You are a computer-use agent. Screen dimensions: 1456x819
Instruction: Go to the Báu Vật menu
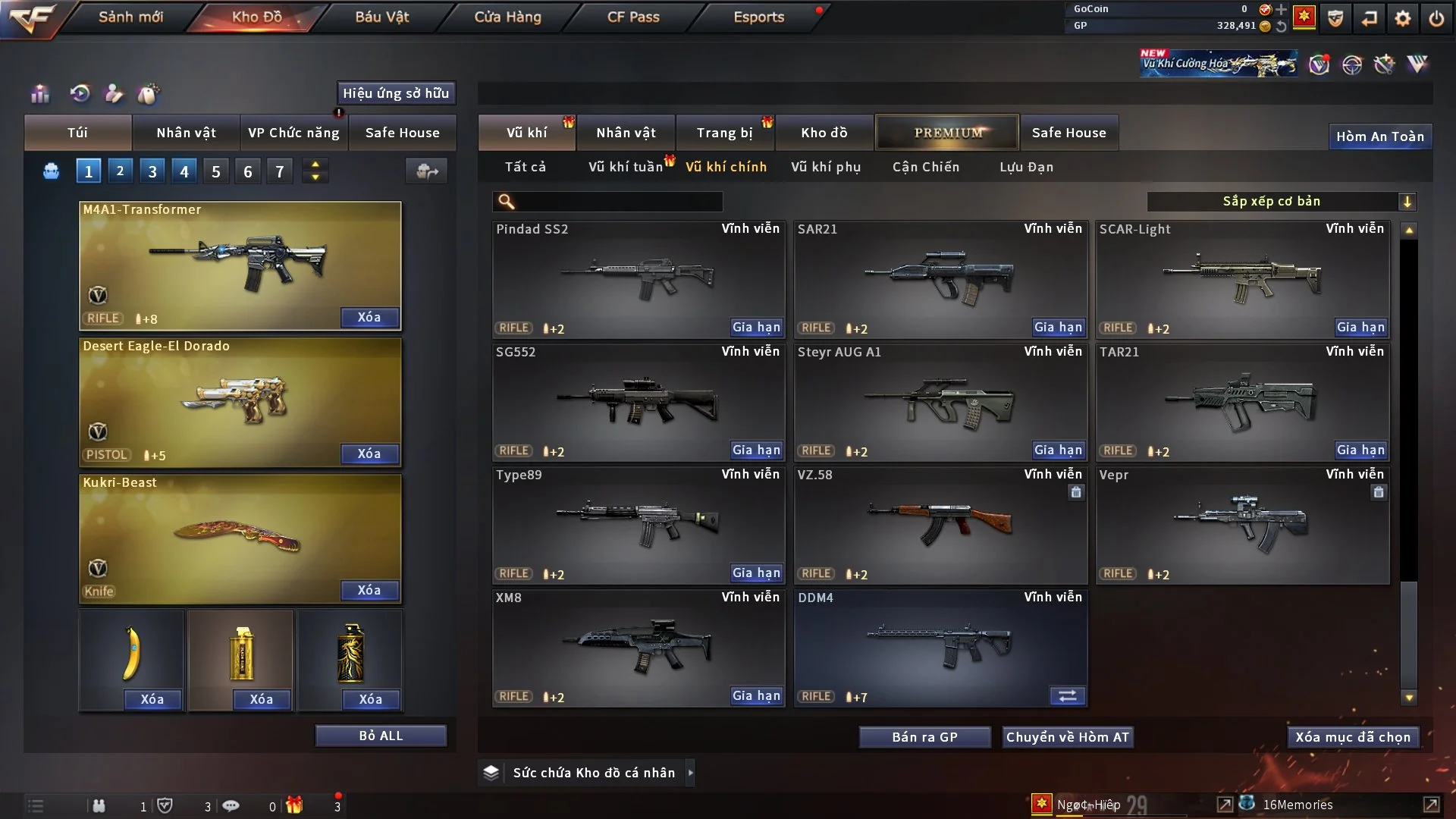click(381, 17)
